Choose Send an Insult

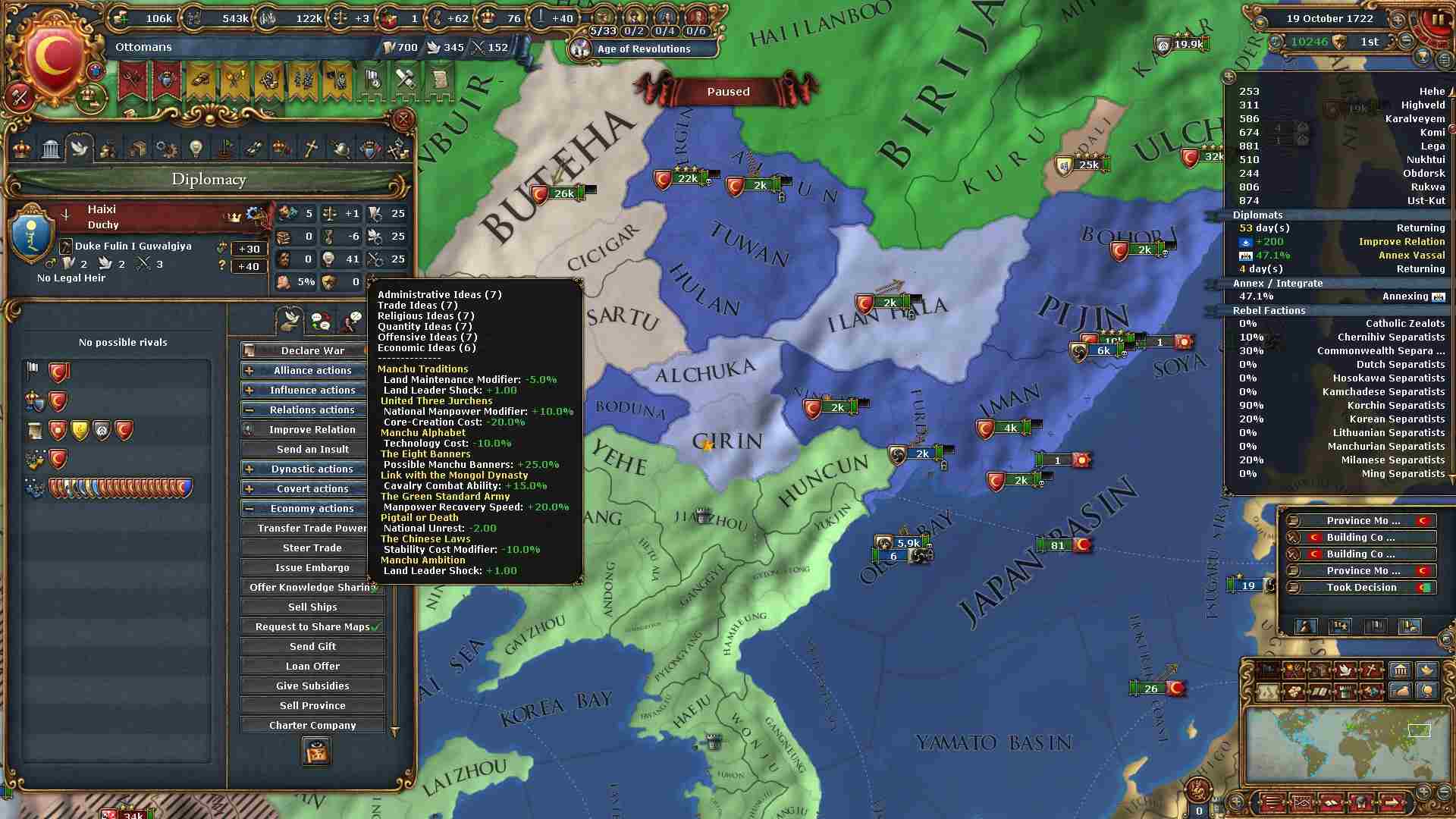(312, 449)
